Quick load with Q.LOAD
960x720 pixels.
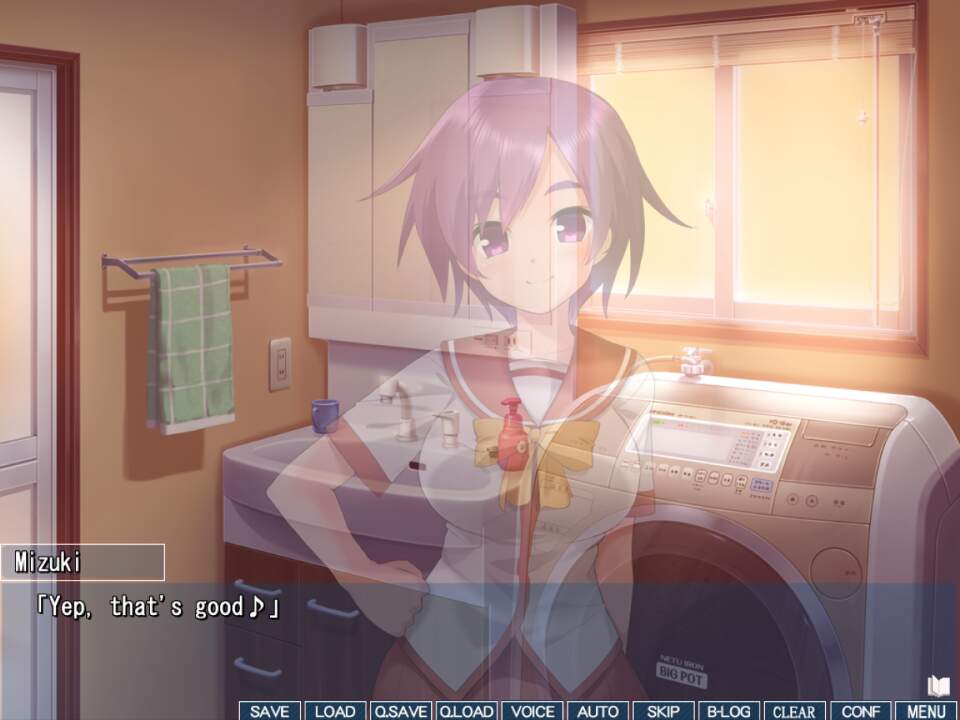click(x=466, y=711)
